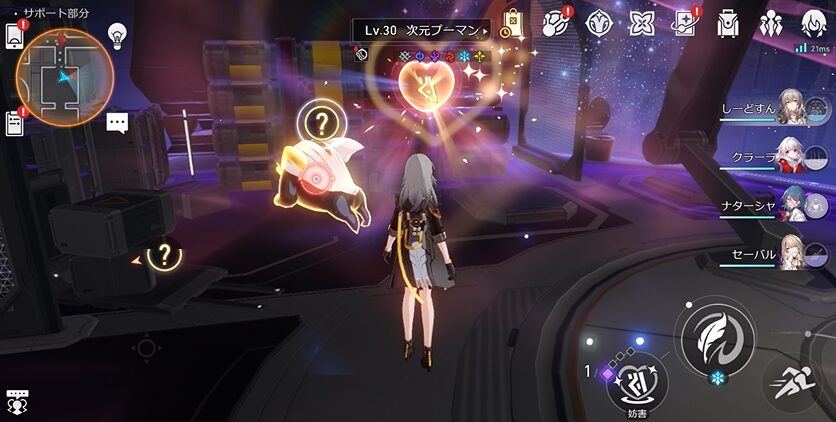
Task: Open the character portrait menu
Action: (814, 22)
